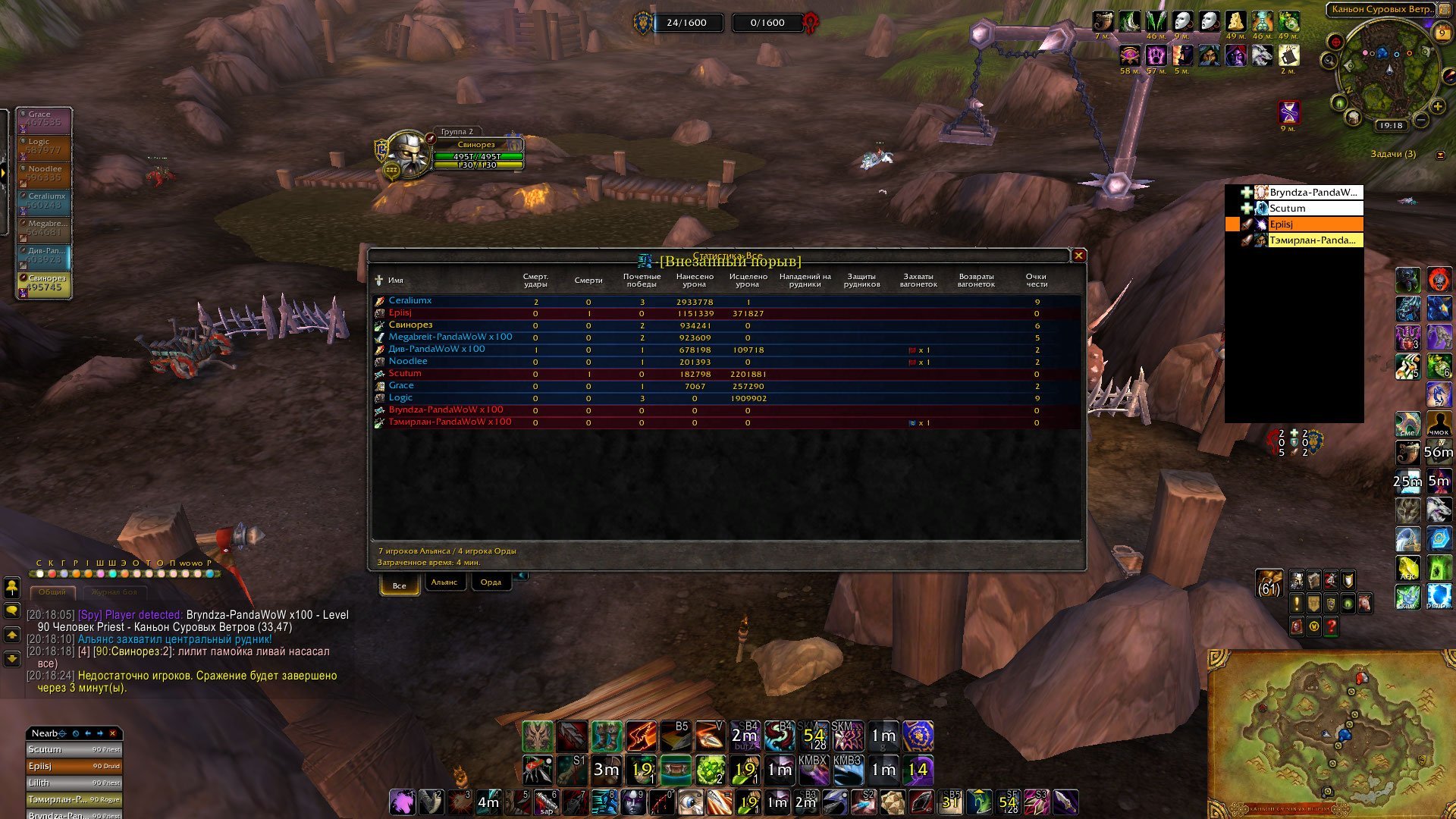1456x819 pixels.
Task: Select Ceraliumx row in the scoreboard
Action: click(x=410, y=301)
